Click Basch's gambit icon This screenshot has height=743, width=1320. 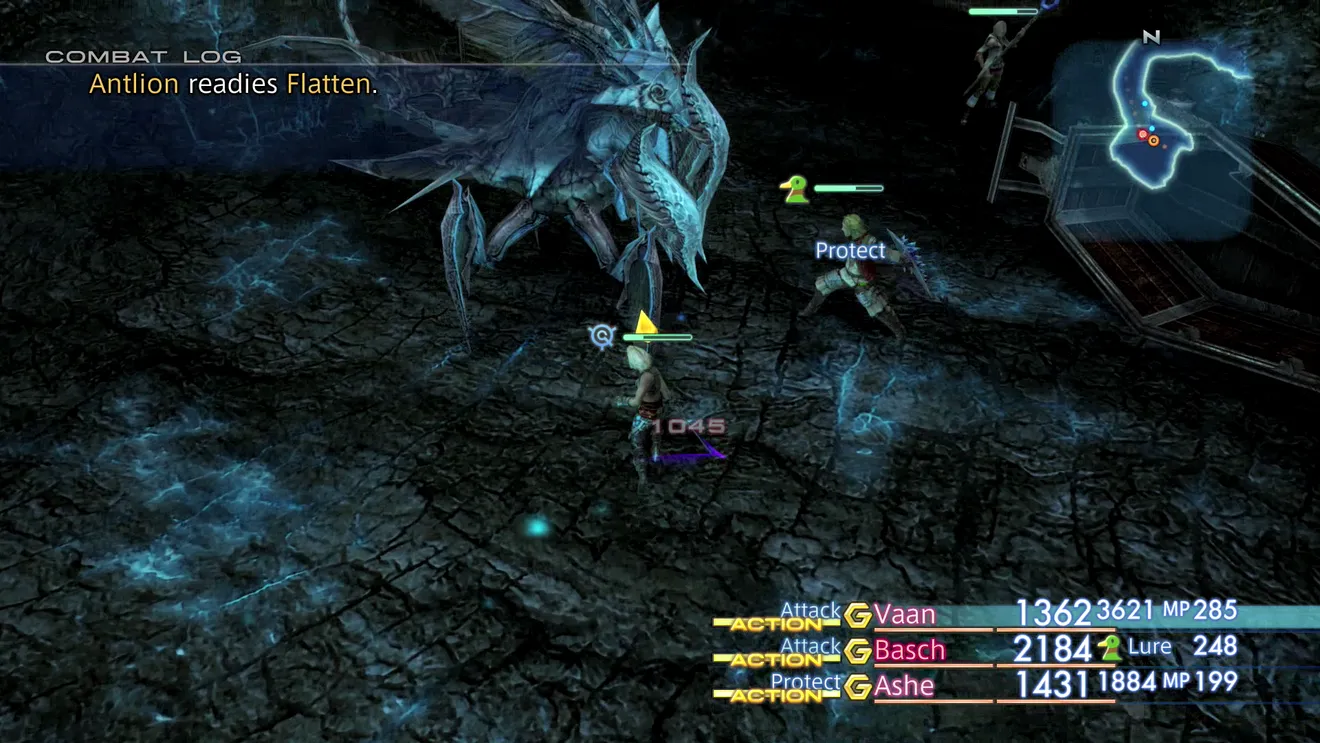pyautogui.click(x=857, y=652)
